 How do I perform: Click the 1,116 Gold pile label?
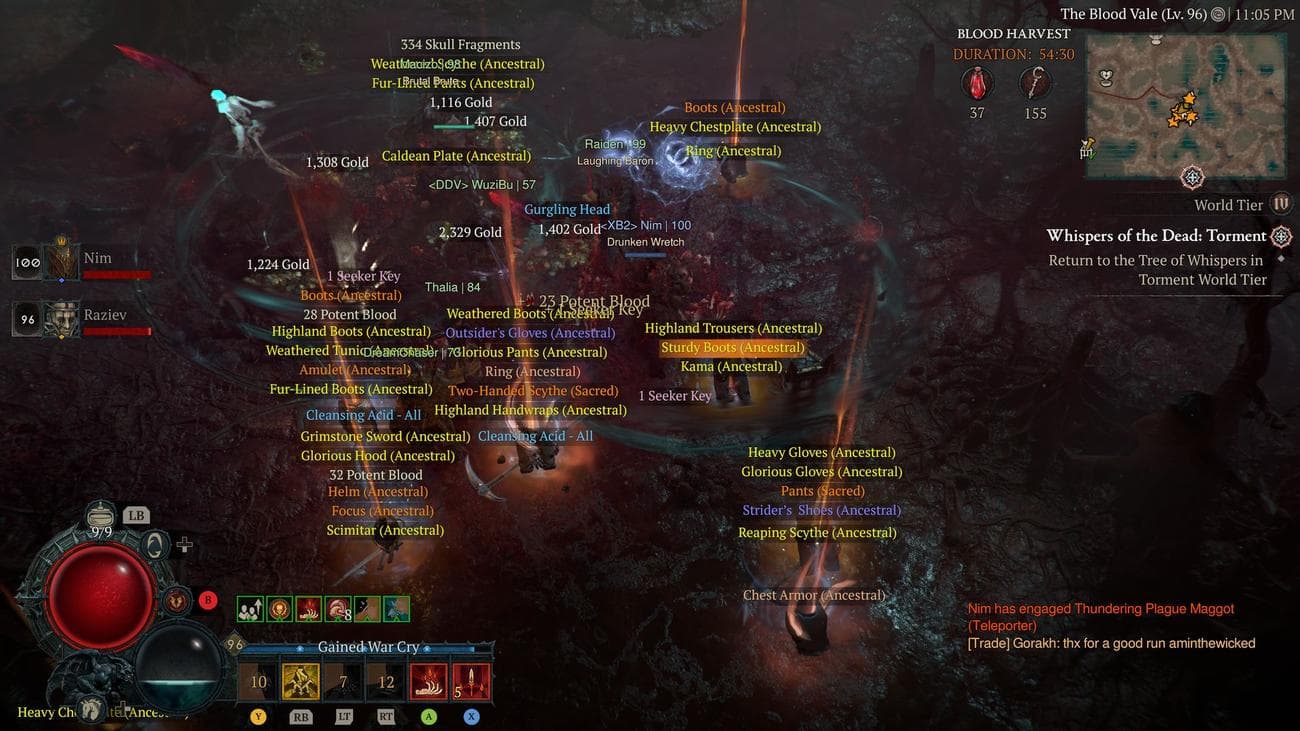[460, 101]
